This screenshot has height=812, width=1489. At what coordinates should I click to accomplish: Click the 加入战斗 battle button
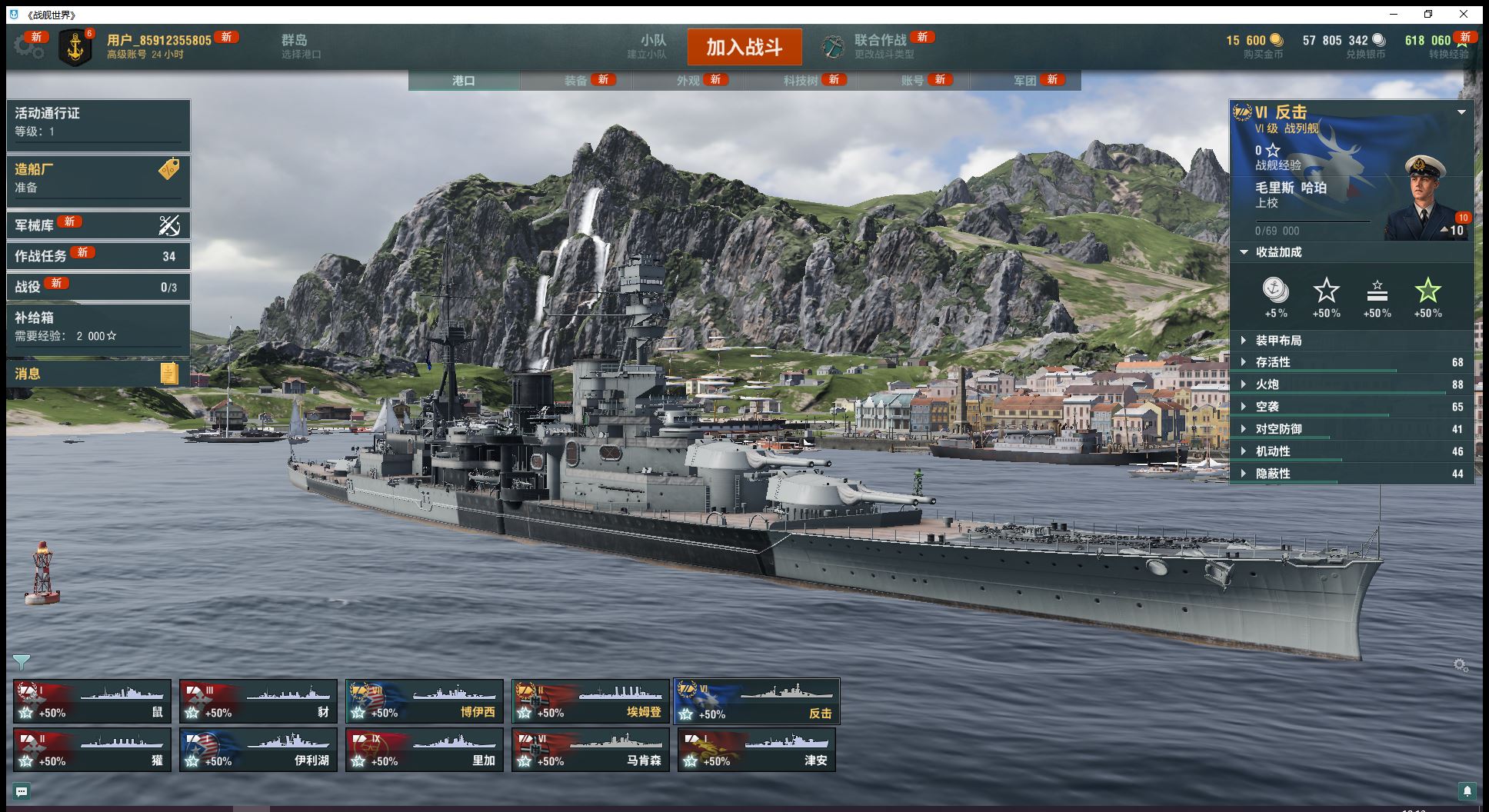(744, 47)
